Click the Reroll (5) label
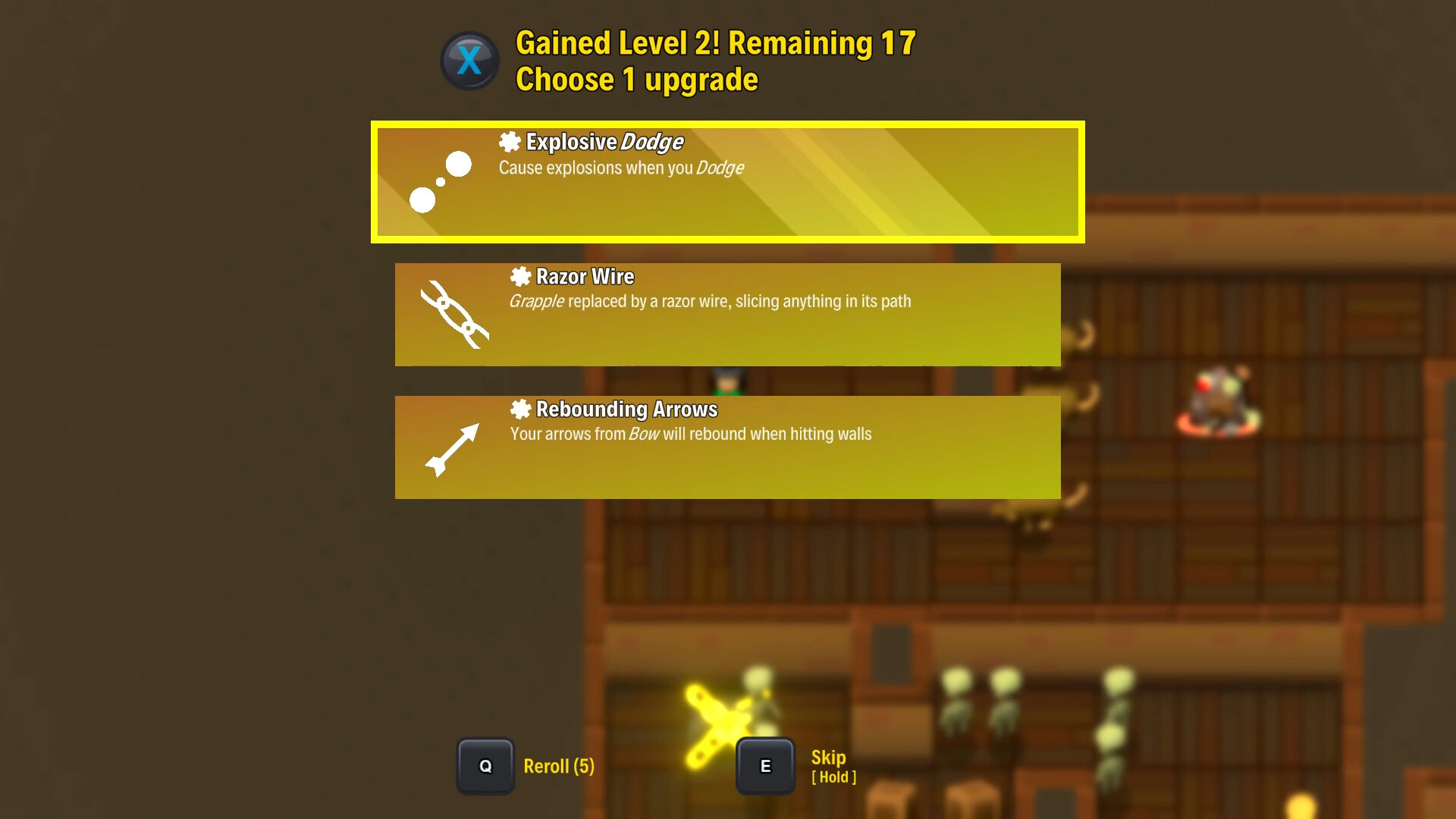 coord(558,767)
